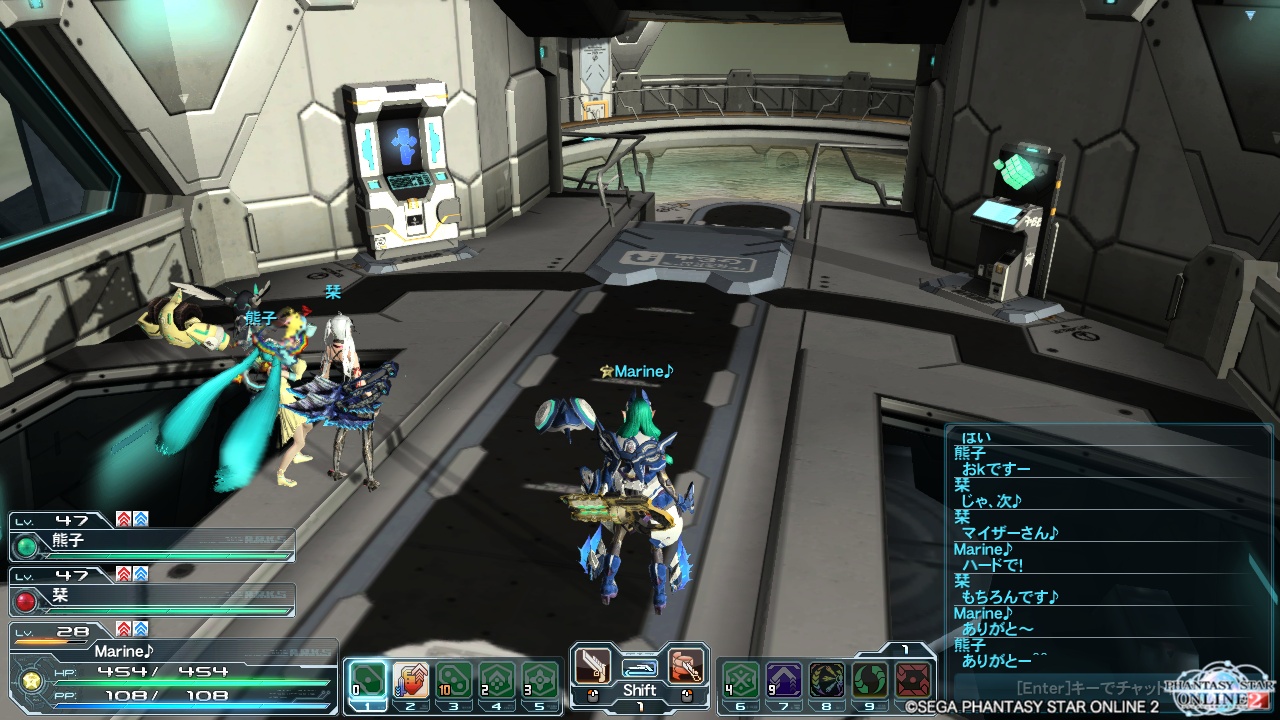Select party member 栞 in the party list
1280x720 pixels.
point(152,599)
